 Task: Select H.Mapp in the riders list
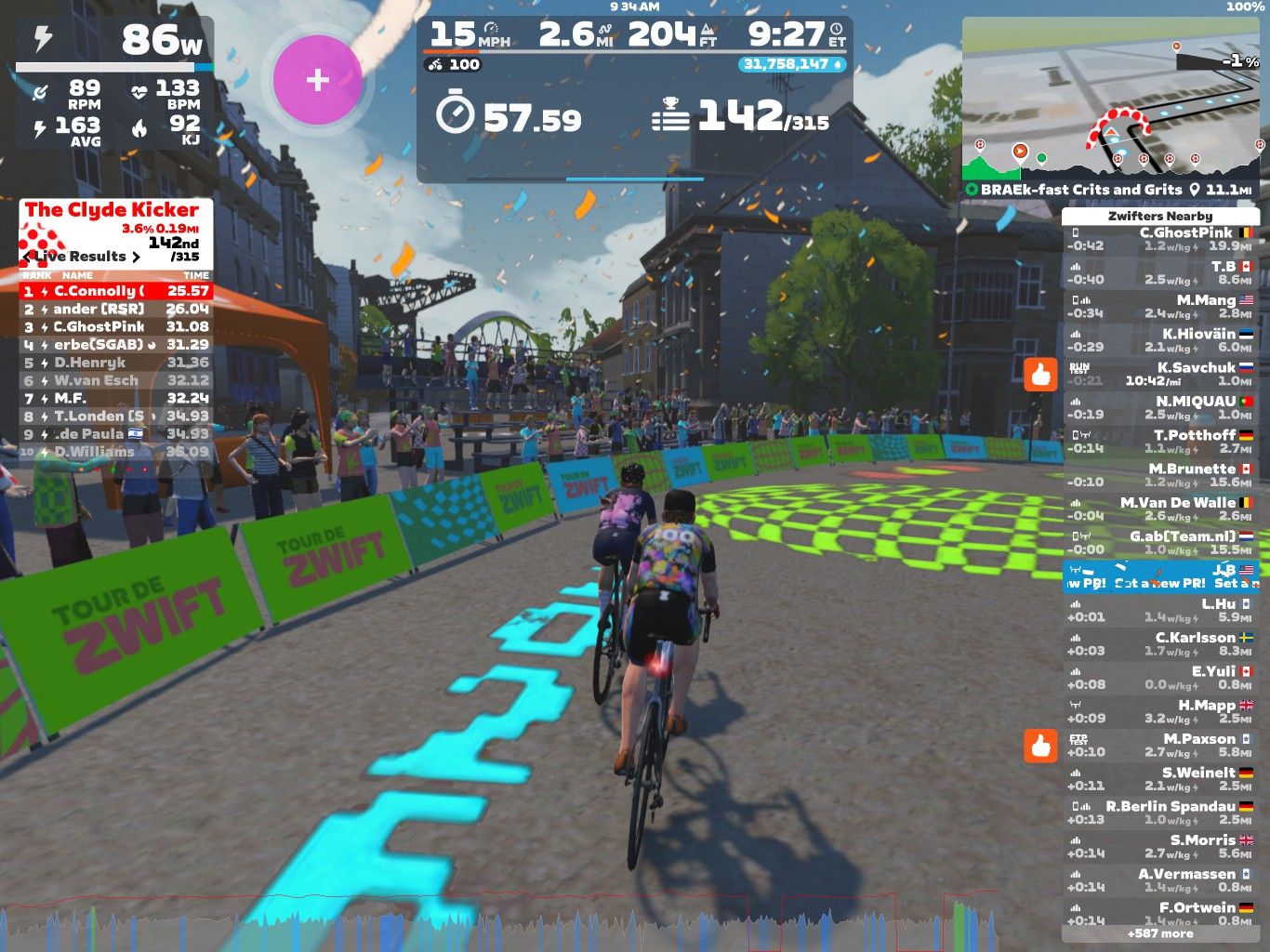pyautogui.click(x=1159, y=711)
